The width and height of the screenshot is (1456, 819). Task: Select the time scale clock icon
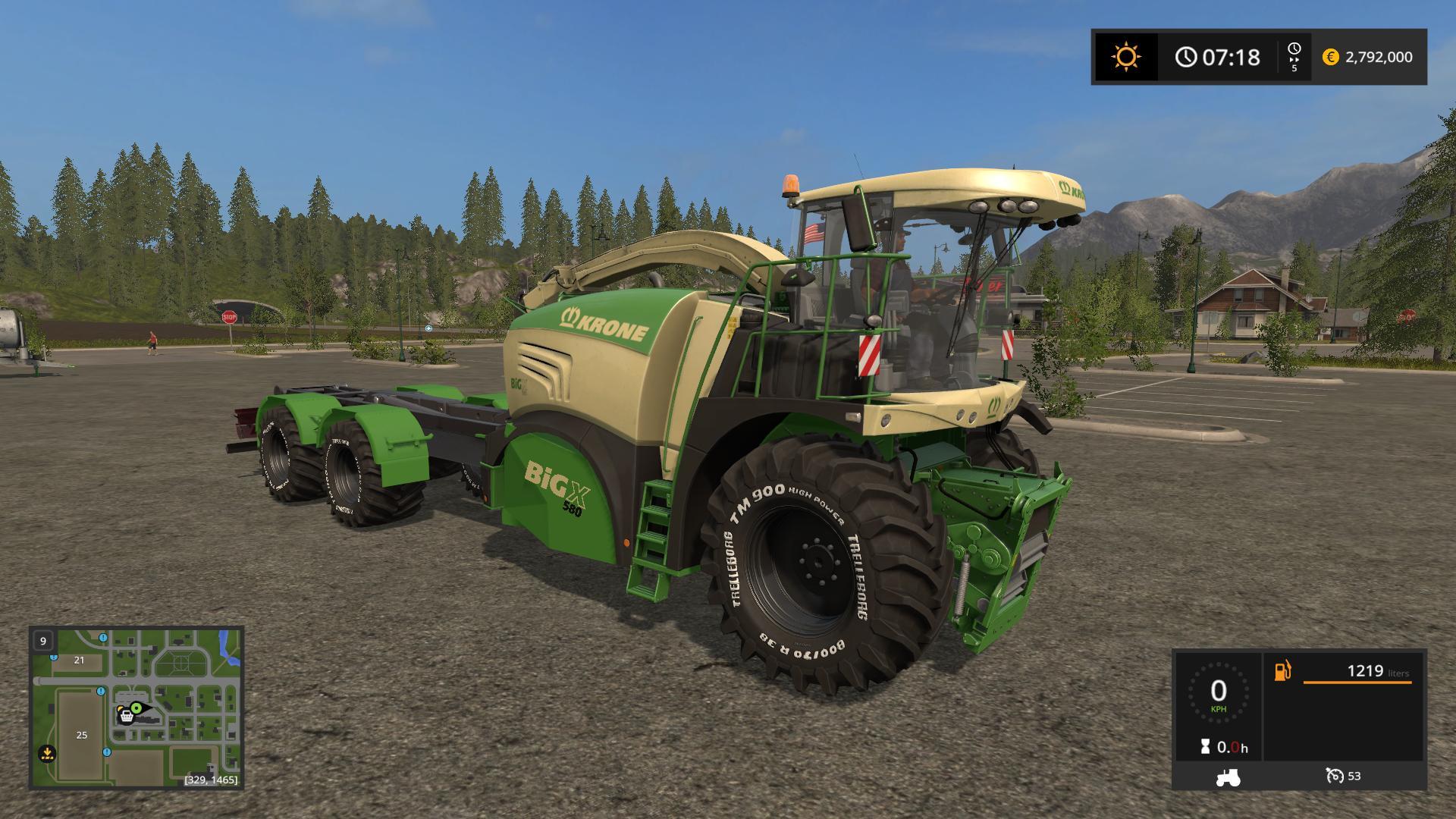pos(1294,49)
